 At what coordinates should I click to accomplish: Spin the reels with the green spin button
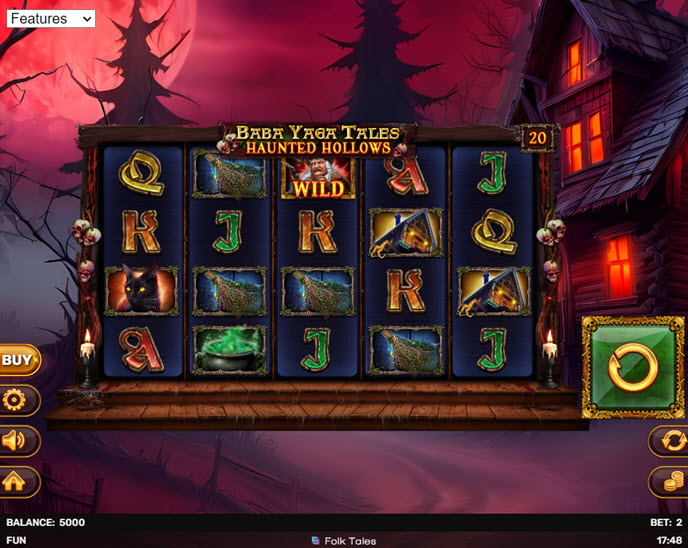(633, 367)
